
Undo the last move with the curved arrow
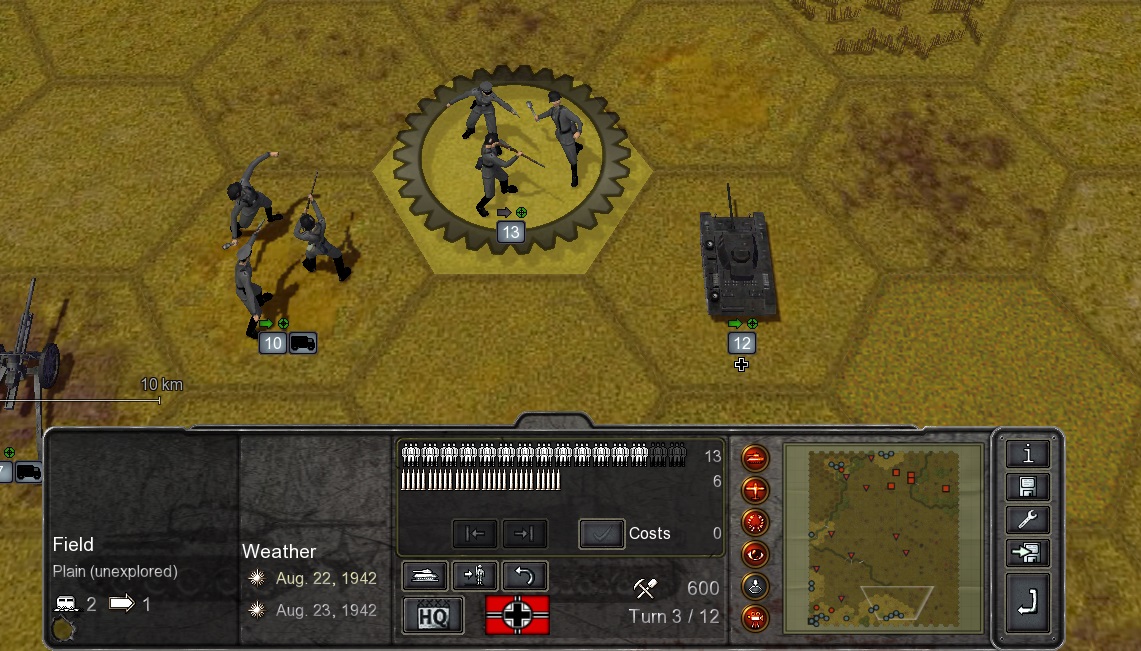pos(525,575)
